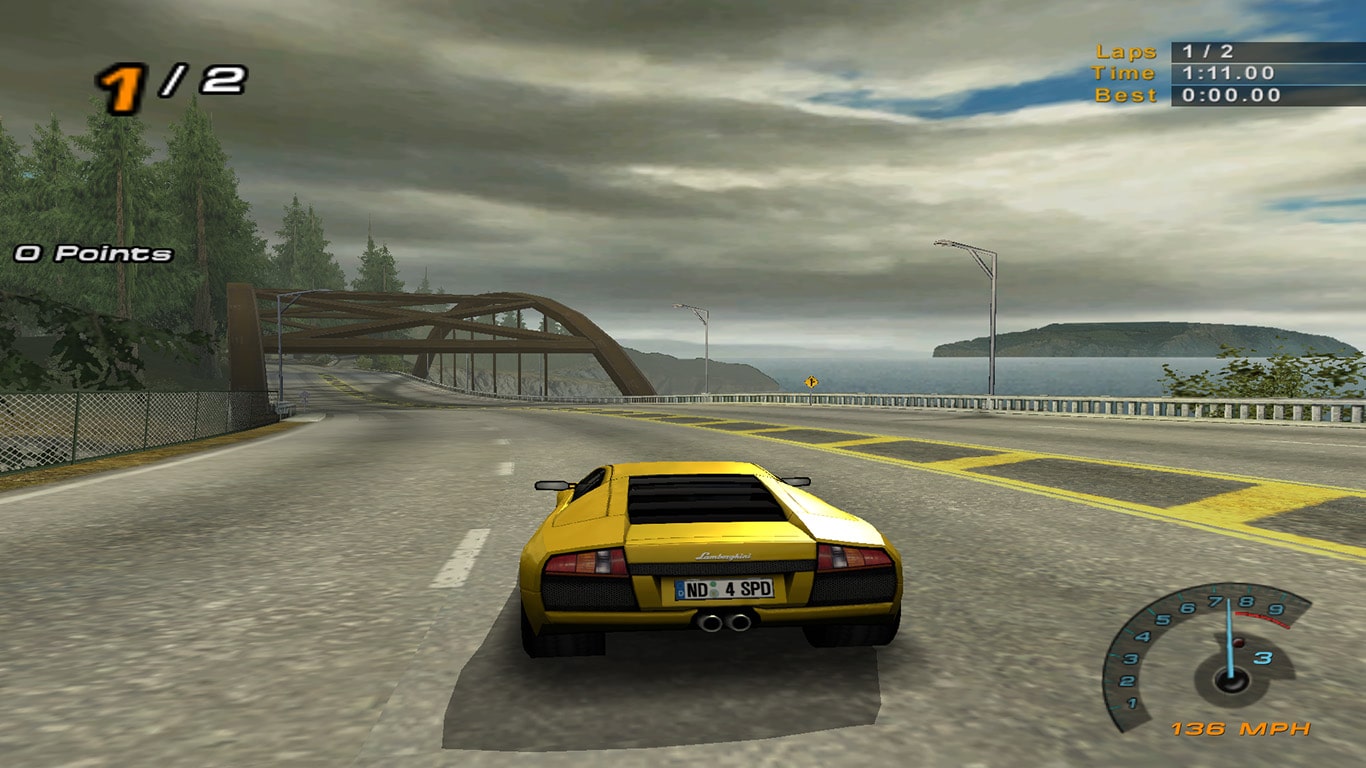
Task: Click the yellow diamond road sign
Action: (x=812, y=383)
